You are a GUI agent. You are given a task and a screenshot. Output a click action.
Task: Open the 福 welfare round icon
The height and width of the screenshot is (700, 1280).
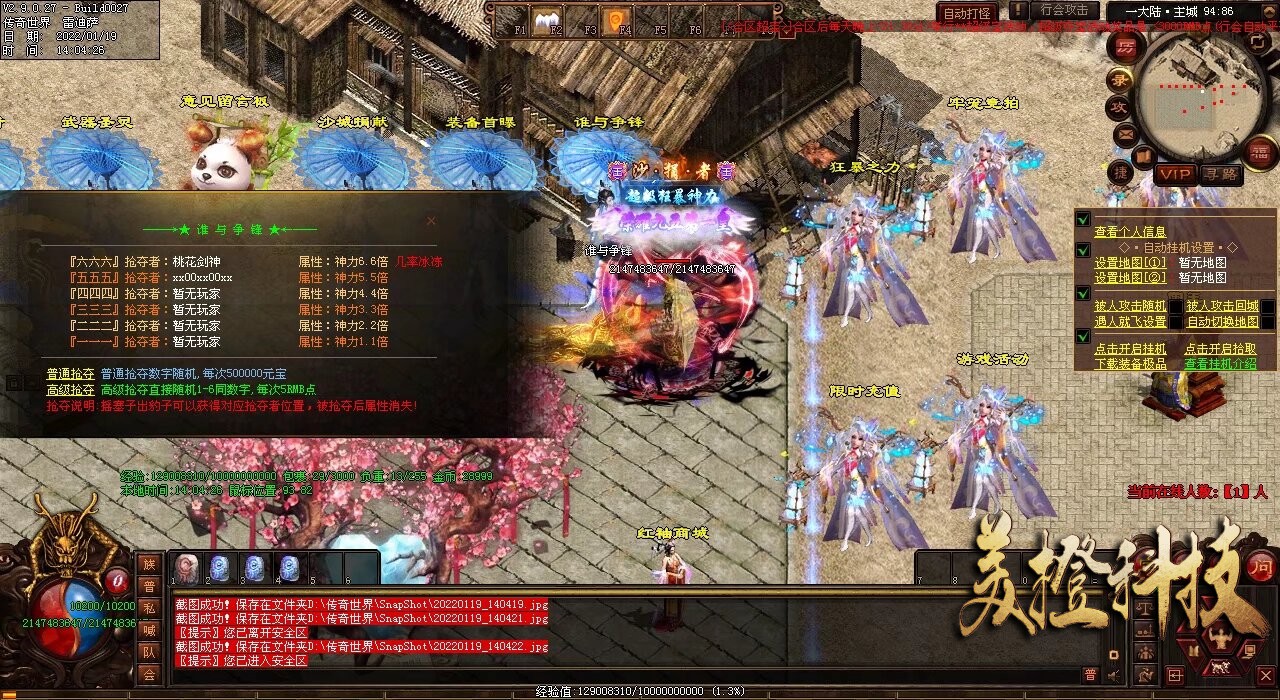pos(1261,151)
